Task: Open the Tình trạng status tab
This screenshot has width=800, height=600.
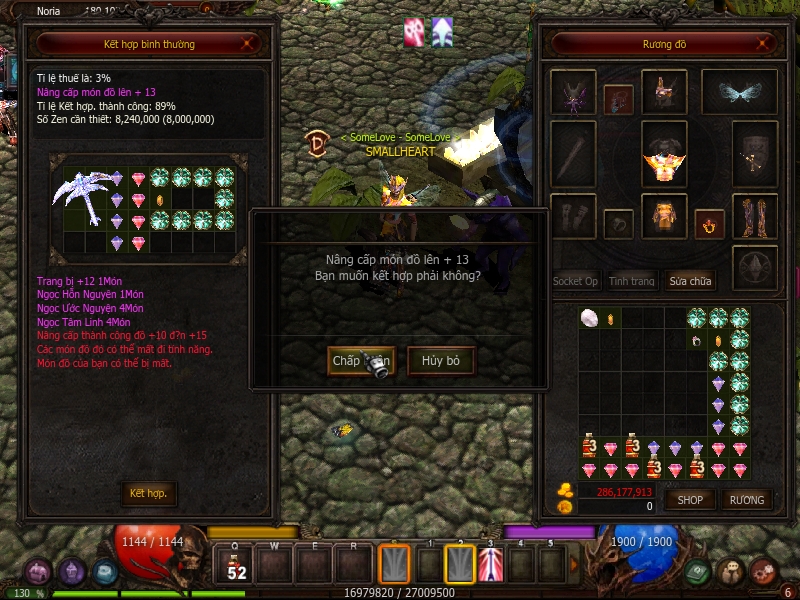Action: point(632,281)
